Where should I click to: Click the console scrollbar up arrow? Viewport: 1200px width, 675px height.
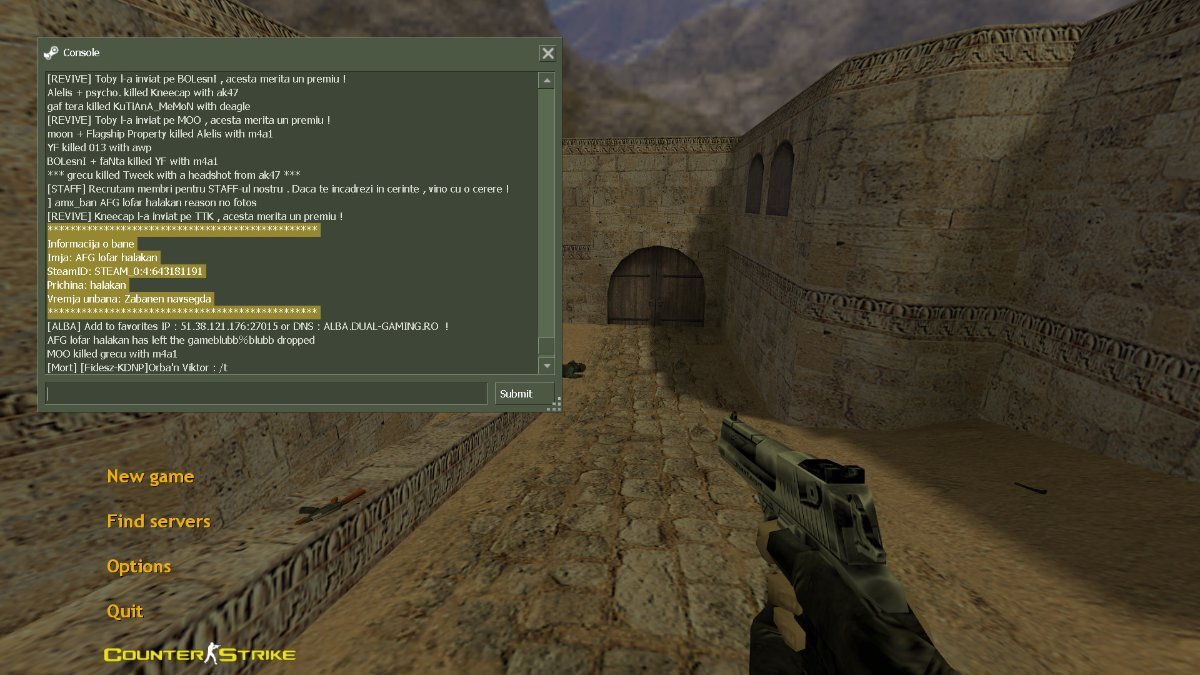546,80
